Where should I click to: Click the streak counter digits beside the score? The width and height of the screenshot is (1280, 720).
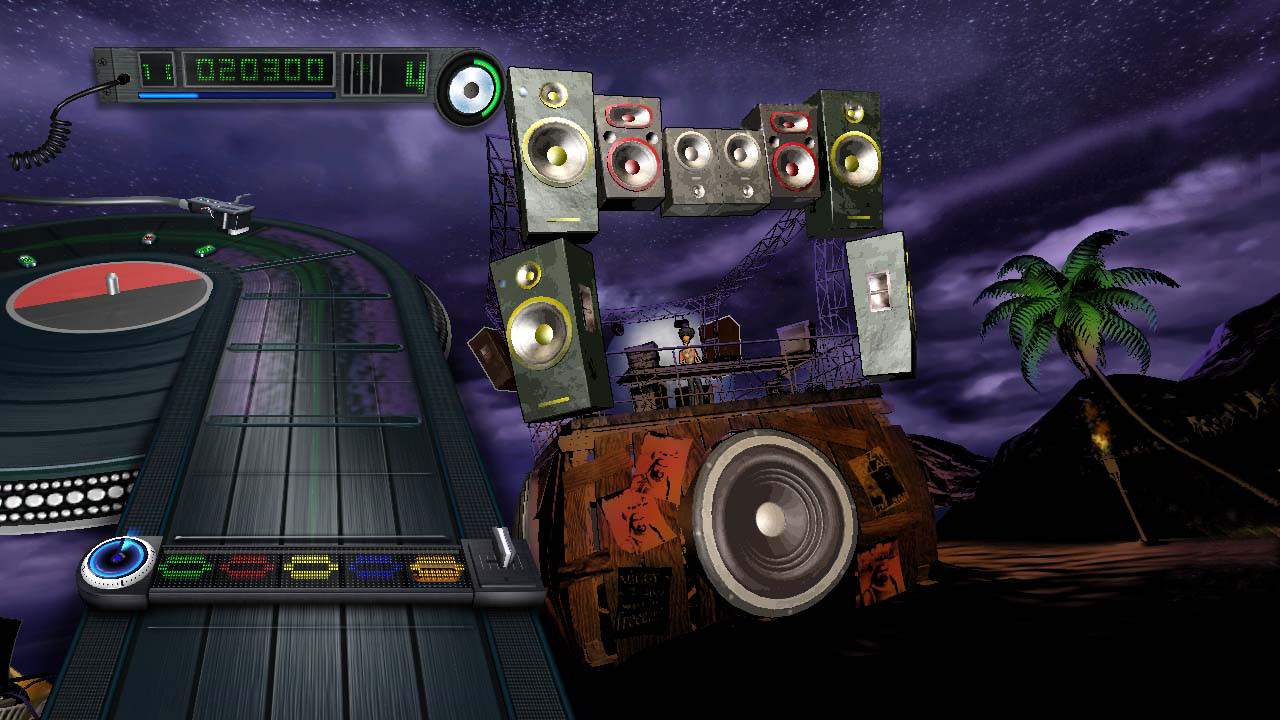(x=155, y=69)
